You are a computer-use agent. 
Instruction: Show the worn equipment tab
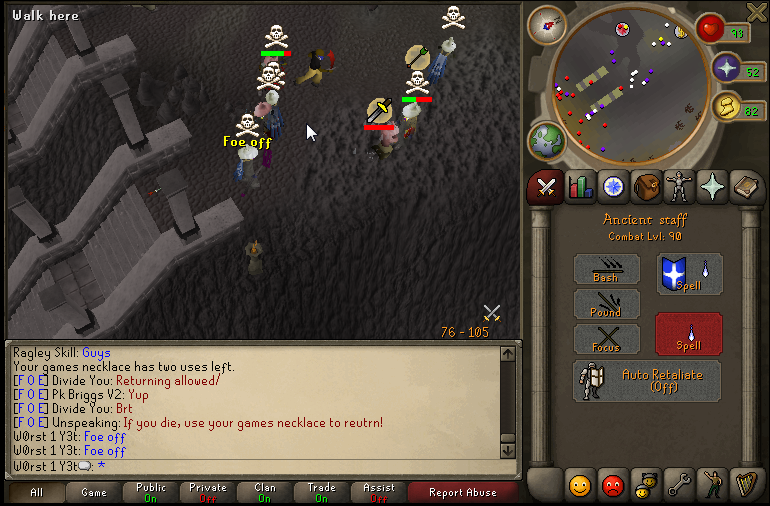pyautogui.click(x=680, y=186)
